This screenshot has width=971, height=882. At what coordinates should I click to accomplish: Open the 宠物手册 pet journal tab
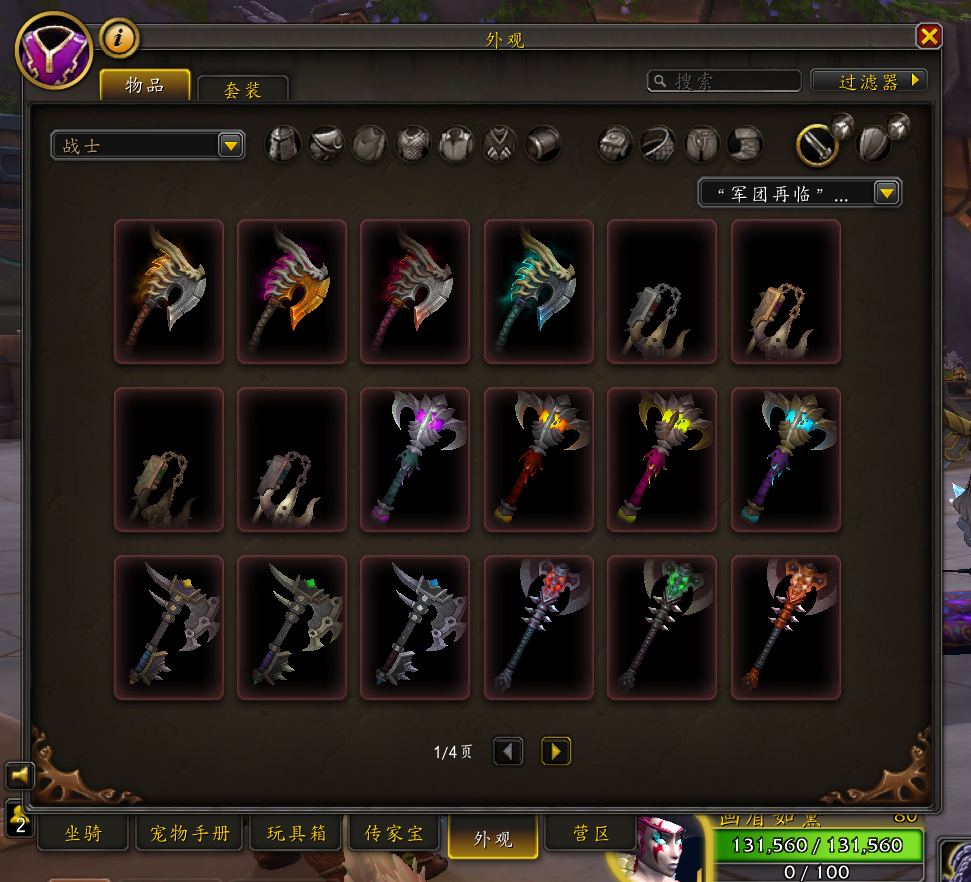click(190, 833)
